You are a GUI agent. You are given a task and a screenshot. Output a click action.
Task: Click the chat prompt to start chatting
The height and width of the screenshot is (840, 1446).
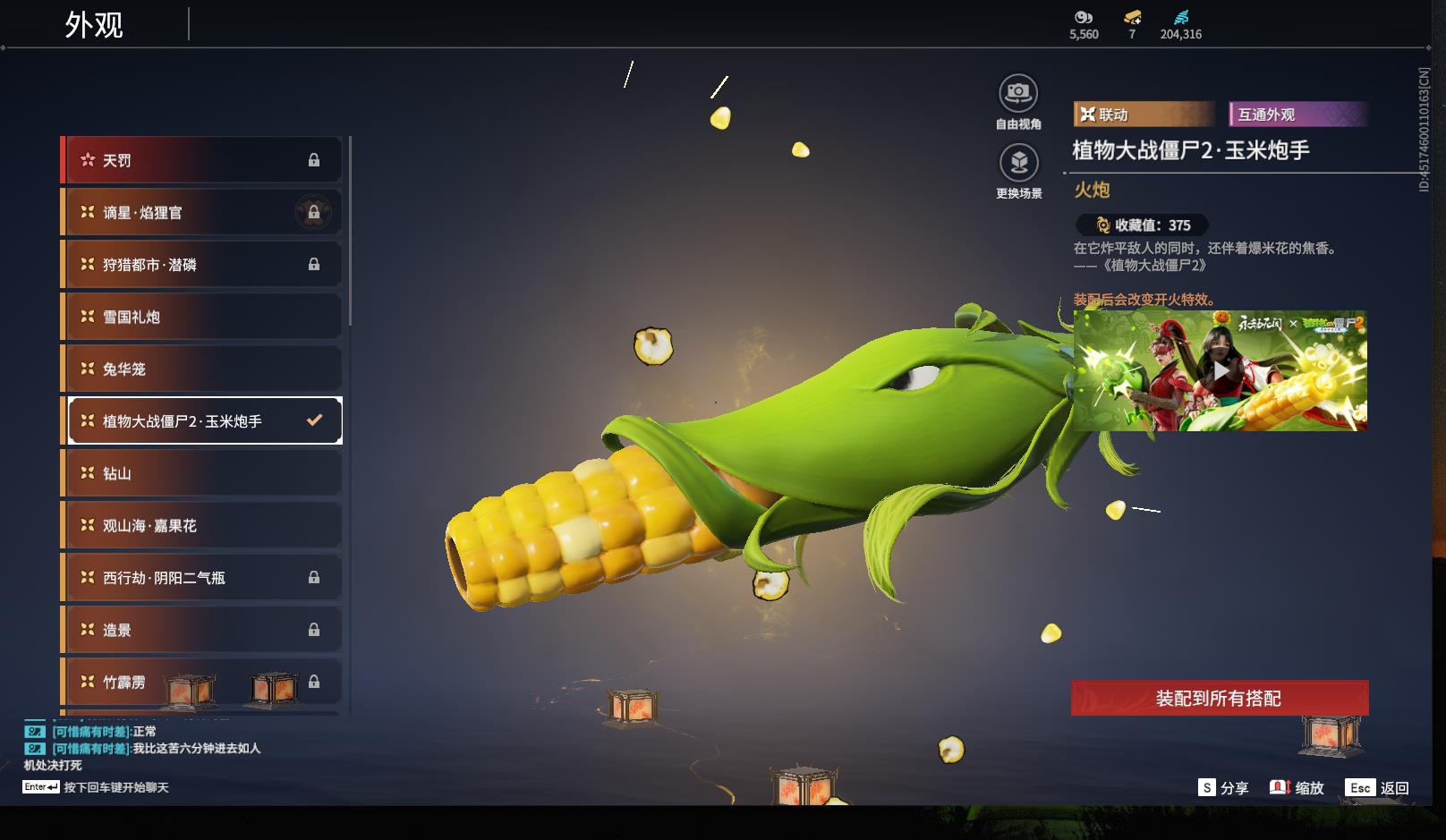[115, 787]
